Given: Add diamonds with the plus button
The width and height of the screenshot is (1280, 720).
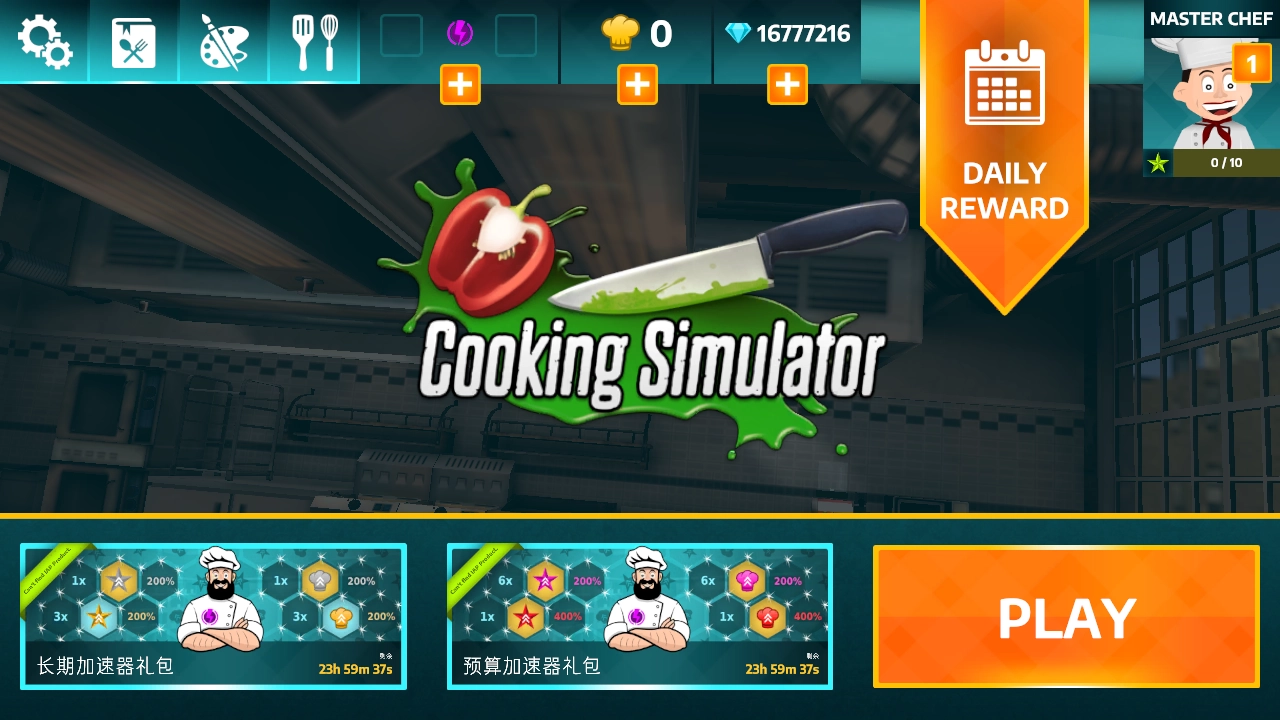Looking at the screenshot, I should 787,84.
